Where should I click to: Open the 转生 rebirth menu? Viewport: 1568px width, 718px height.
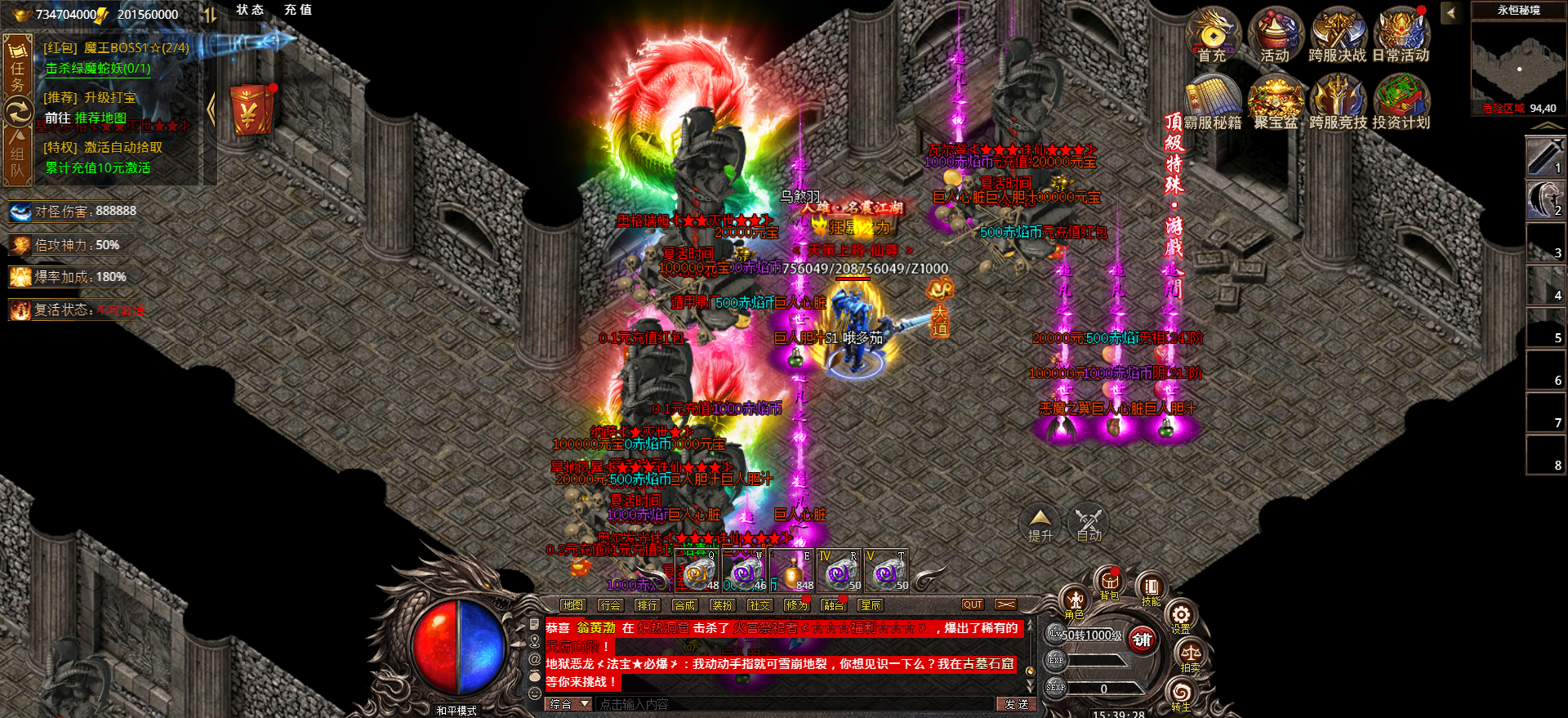click(1181, 695)
